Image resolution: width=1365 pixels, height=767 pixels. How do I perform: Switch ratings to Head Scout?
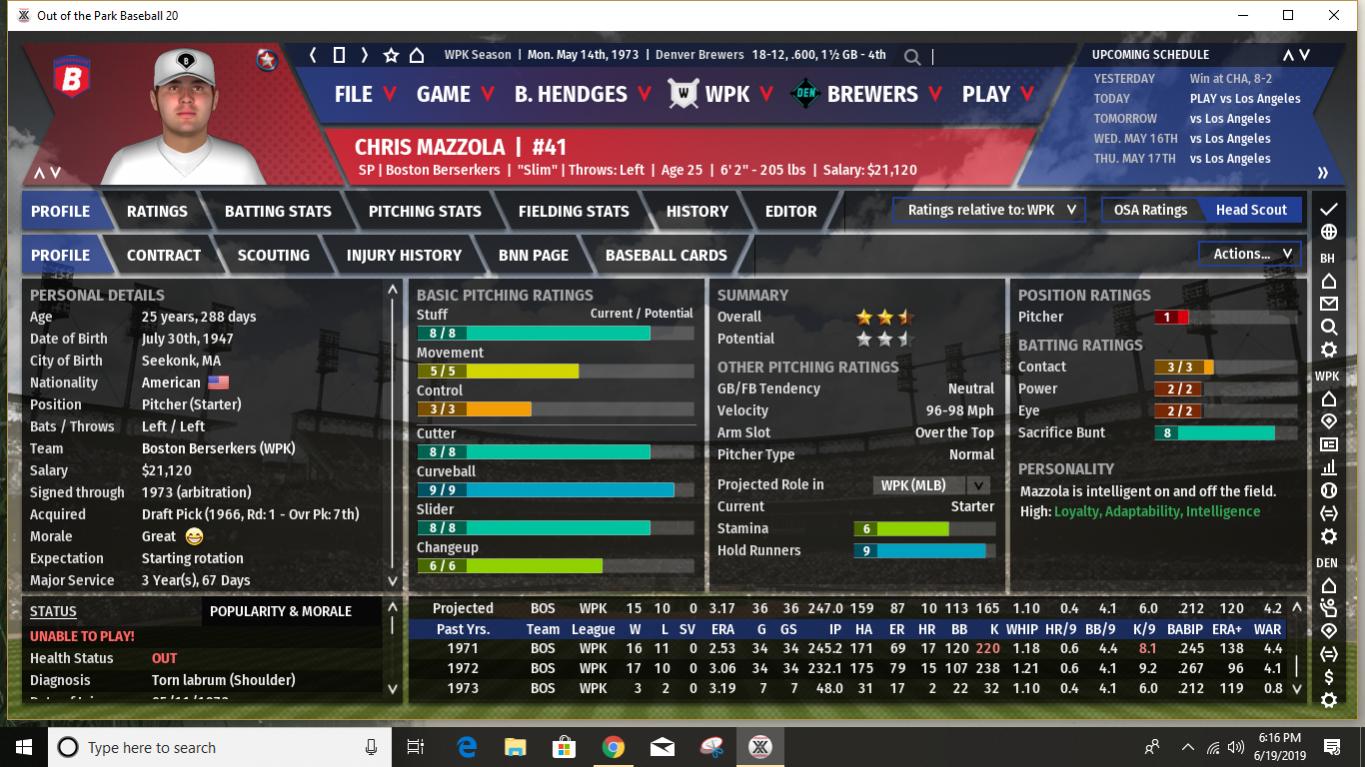[1250, 210]
